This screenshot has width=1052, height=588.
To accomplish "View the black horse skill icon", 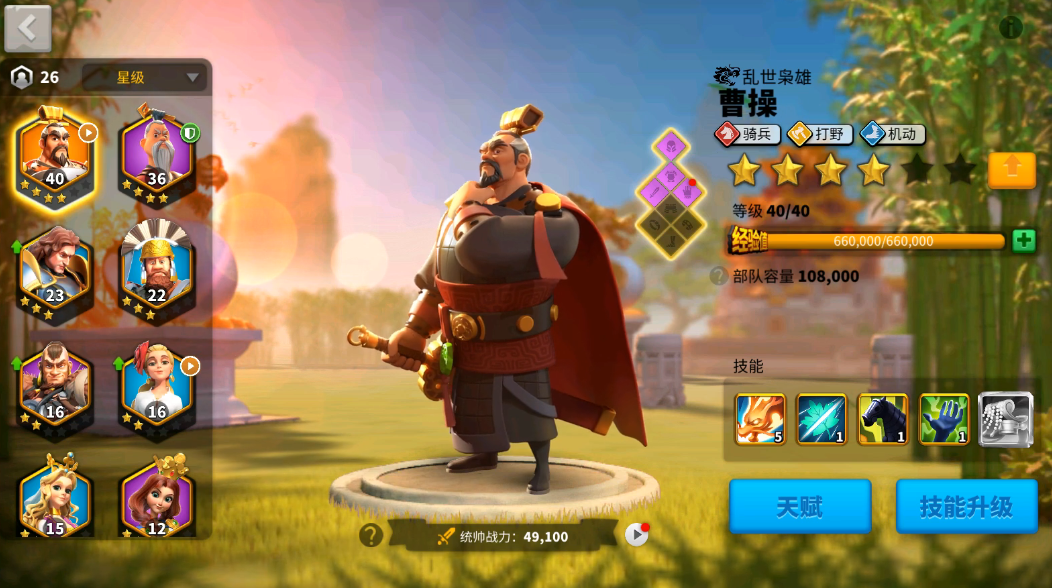I will 883,418.
